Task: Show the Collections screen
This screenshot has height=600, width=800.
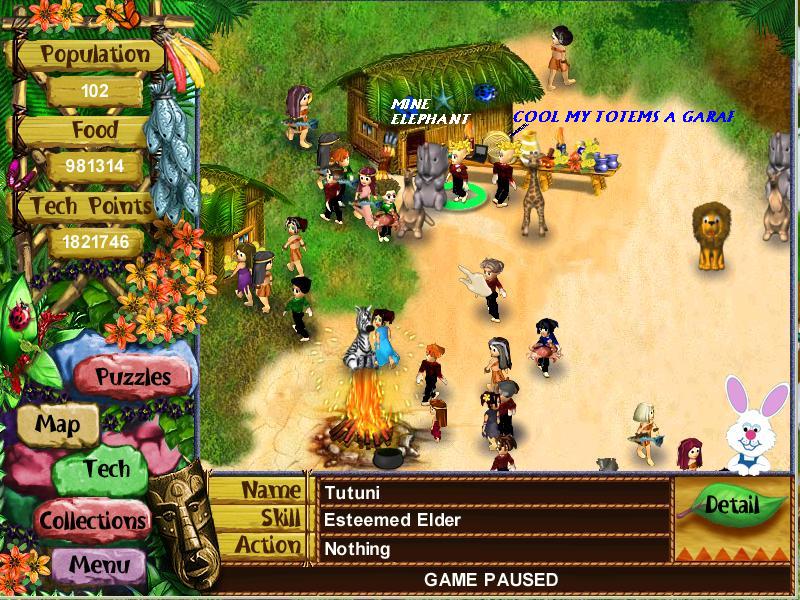Action: click(93, 520)
